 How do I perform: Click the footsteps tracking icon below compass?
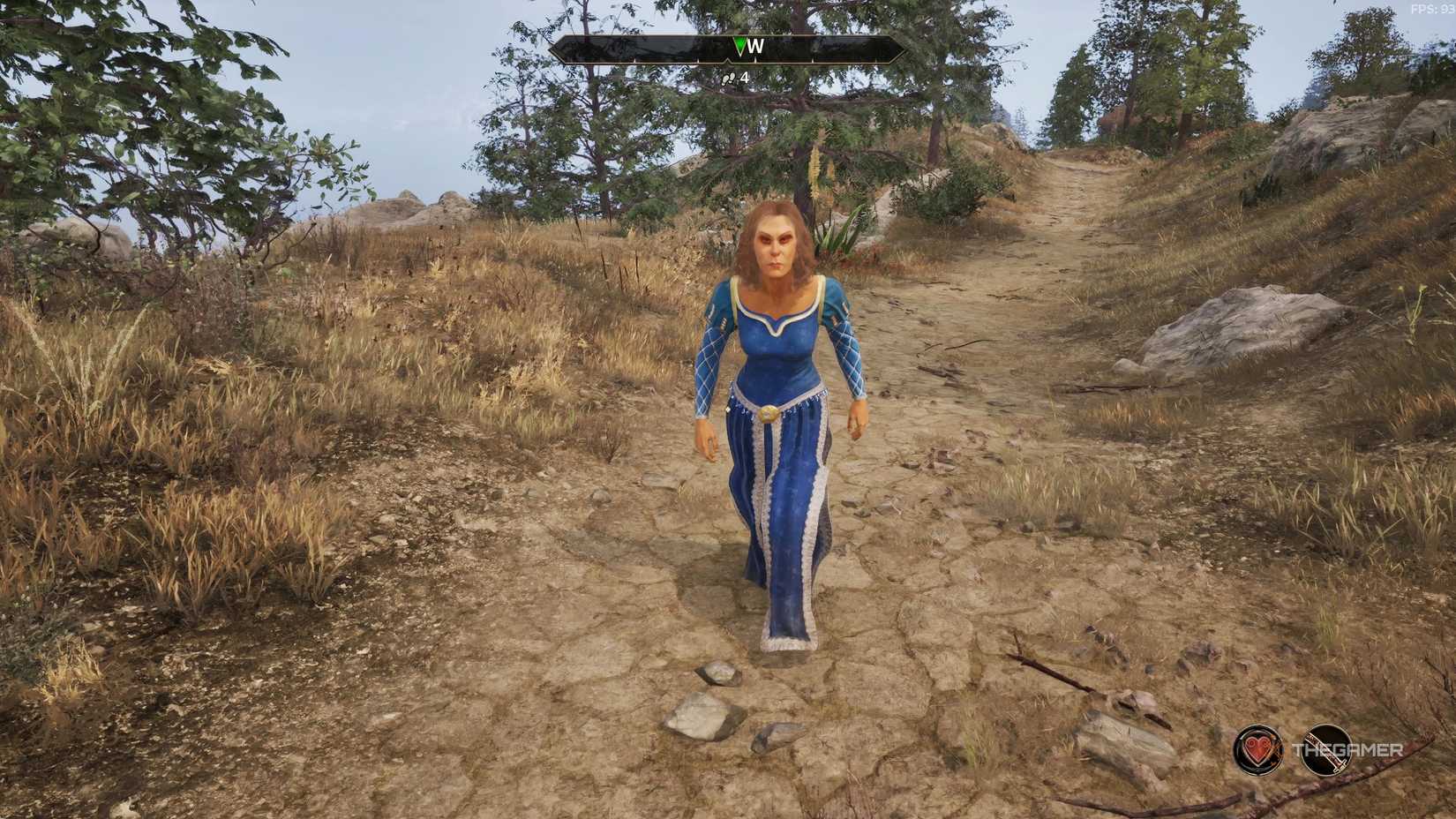pyautogui.click(x=728, y=77)
